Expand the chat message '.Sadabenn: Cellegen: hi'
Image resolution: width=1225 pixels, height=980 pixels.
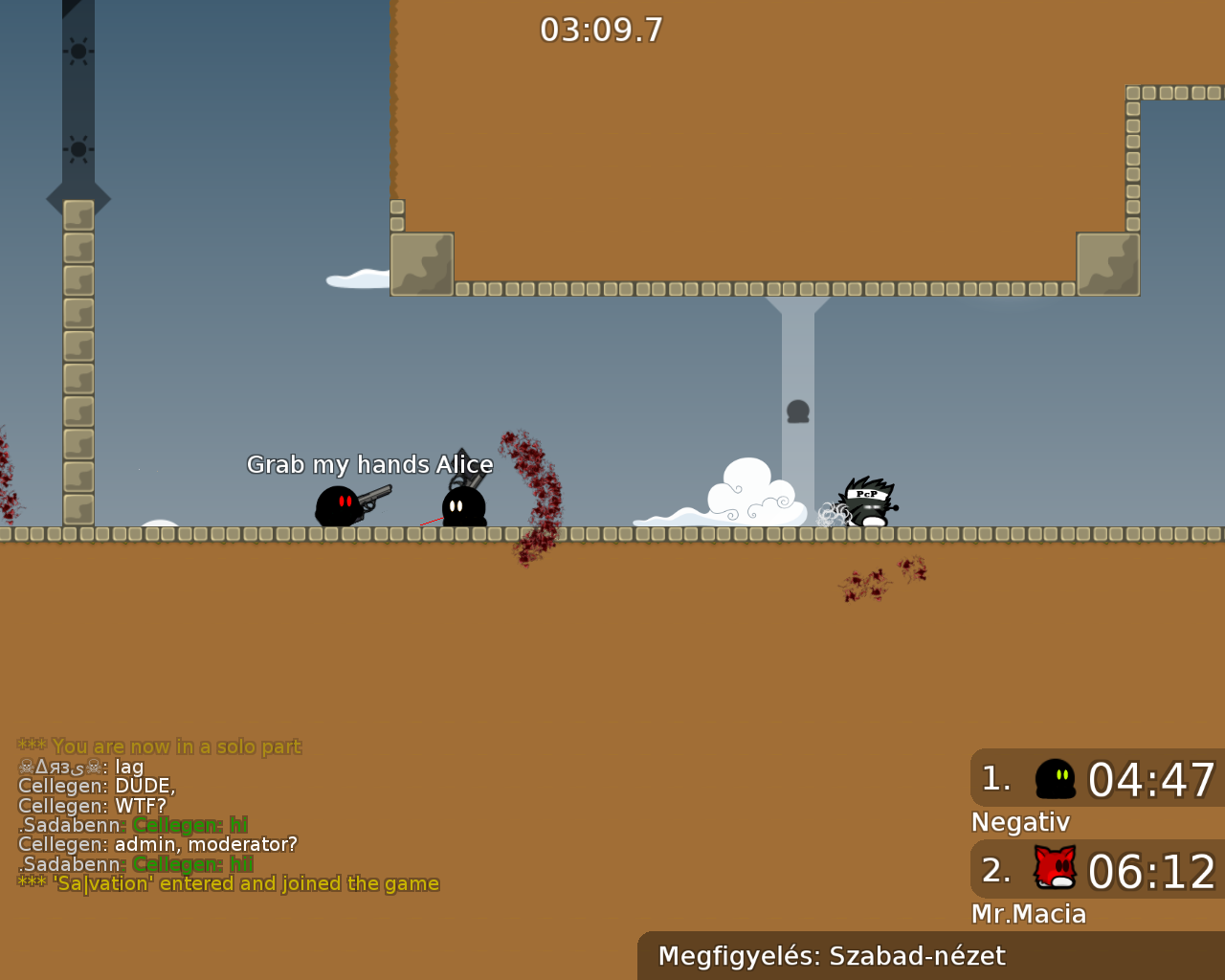(x=132, y=825)
